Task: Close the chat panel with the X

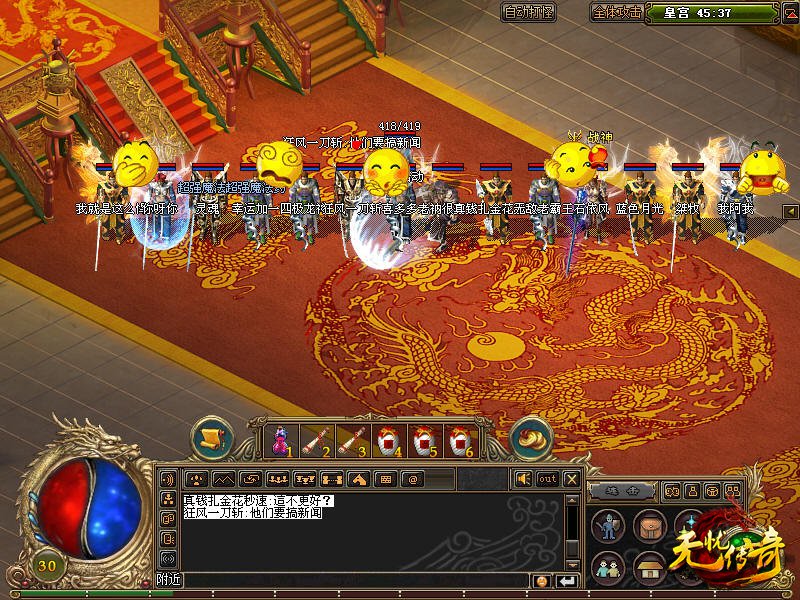Action: pyautogui.click(x=572, y=478)
